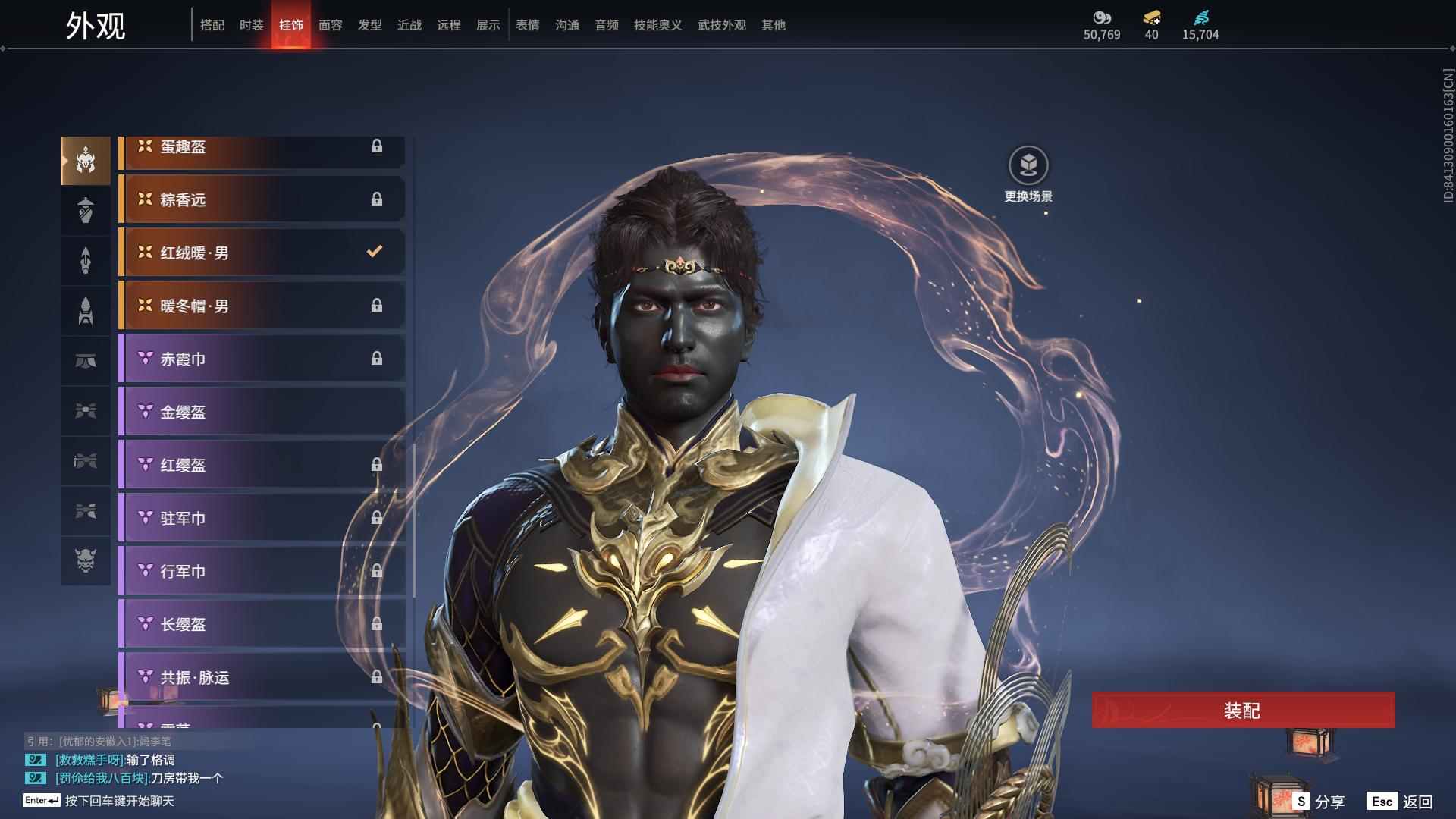Open the 近战 melee tab
This screenshot has width=1456, height=819.
point(409,25)
